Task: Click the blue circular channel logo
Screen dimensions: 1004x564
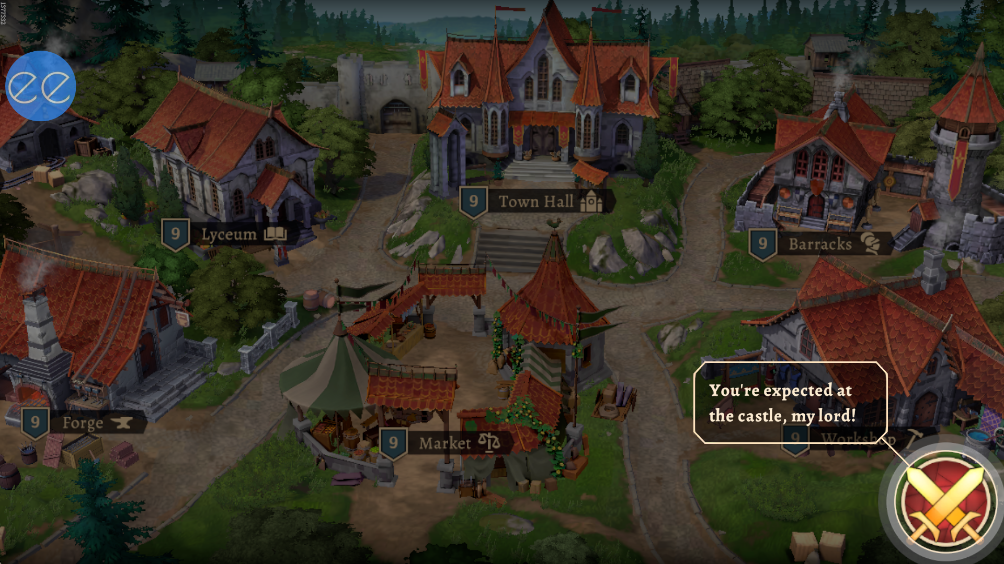Action: (41, 86)
